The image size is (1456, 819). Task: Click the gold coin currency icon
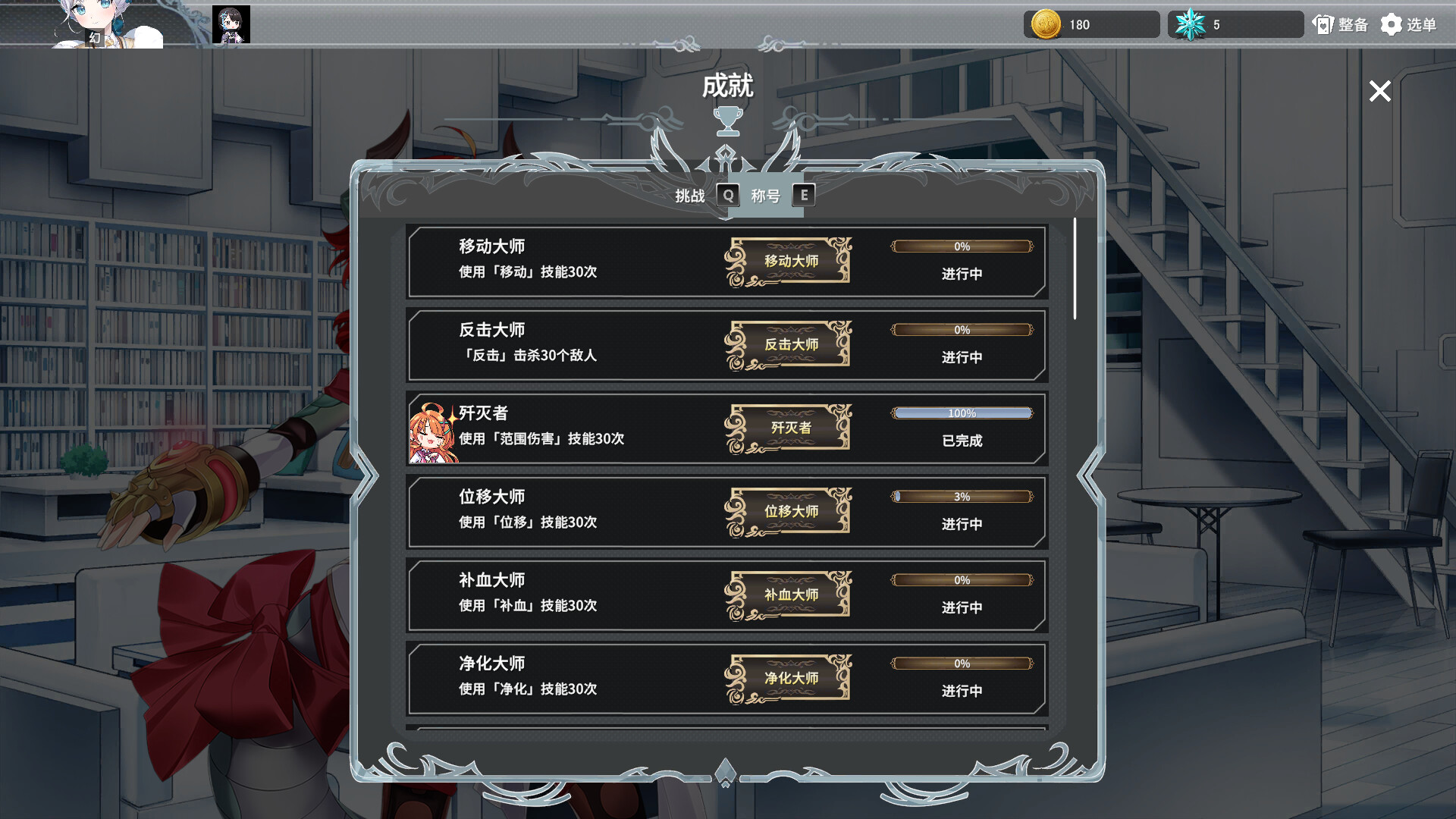coord(1046,24)
